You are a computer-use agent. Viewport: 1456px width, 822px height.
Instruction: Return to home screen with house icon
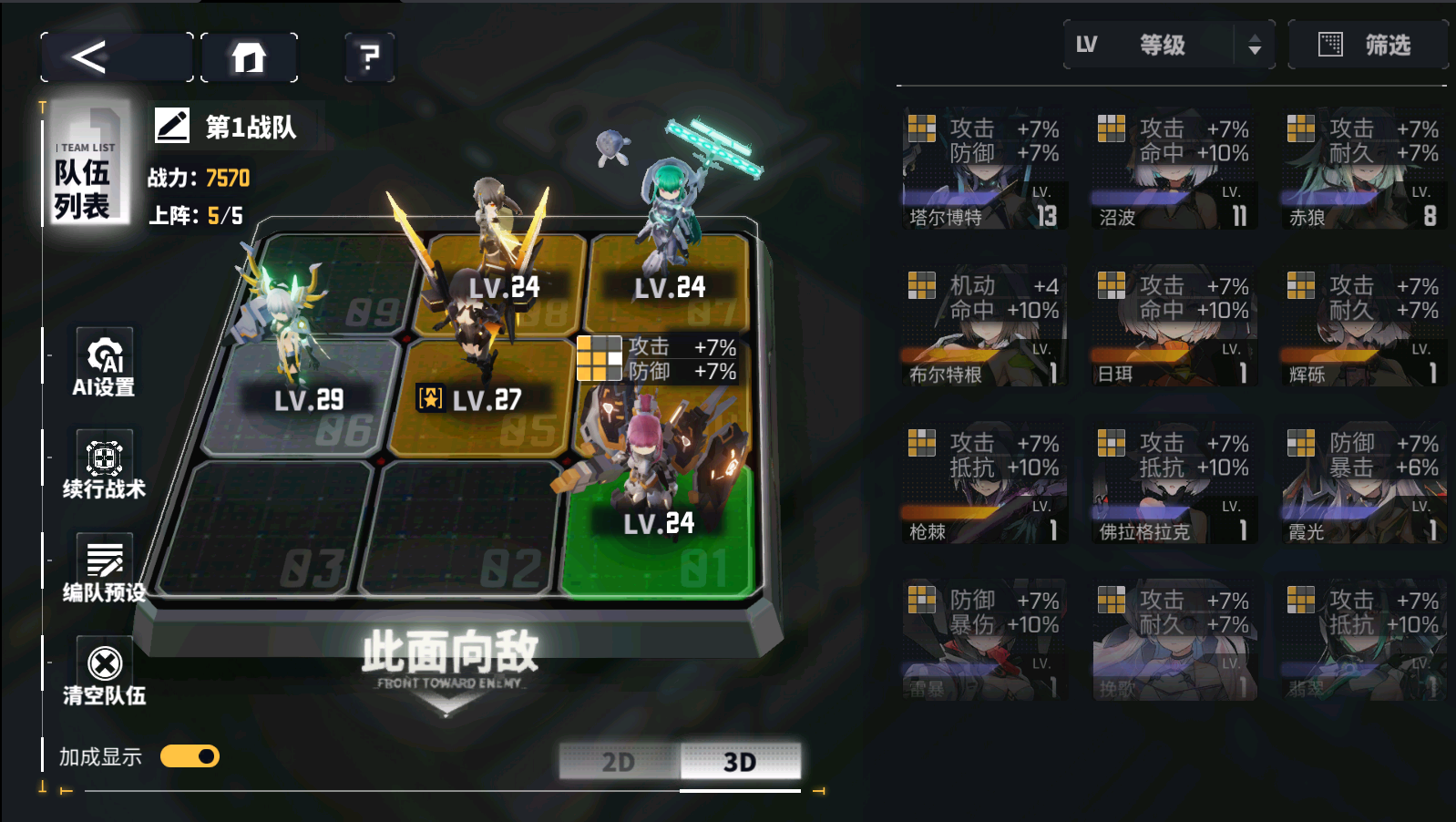247,57
